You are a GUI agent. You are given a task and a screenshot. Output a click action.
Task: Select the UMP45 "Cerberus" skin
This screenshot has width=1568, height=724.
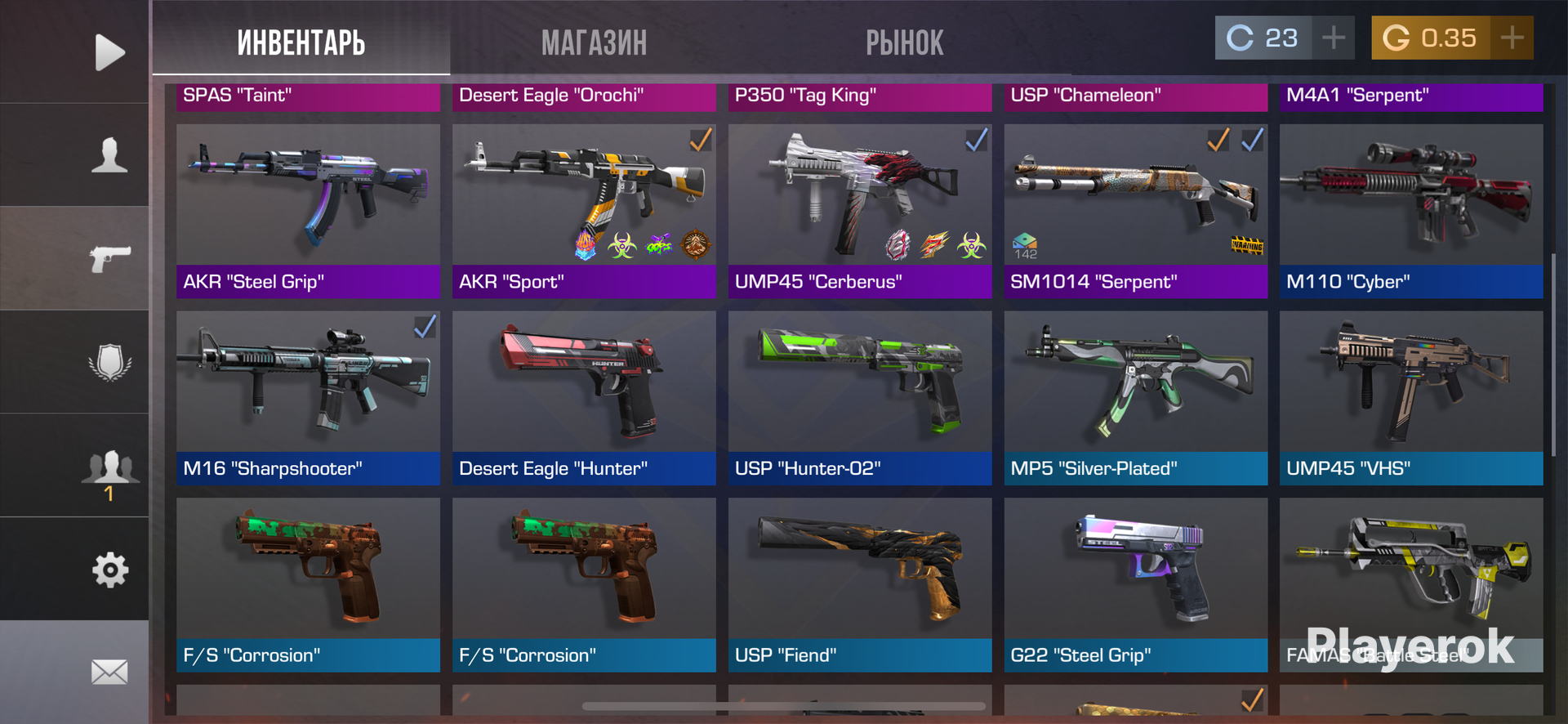[x=860, y=210]
